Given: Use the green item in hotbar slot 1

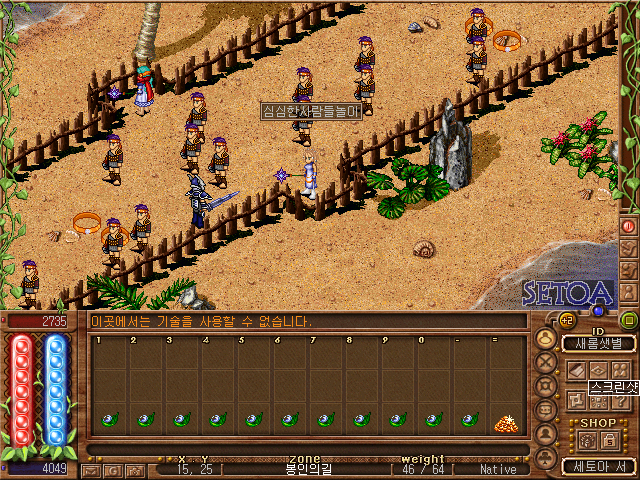Looking at the screenshot, I should (x=109, y=420).
